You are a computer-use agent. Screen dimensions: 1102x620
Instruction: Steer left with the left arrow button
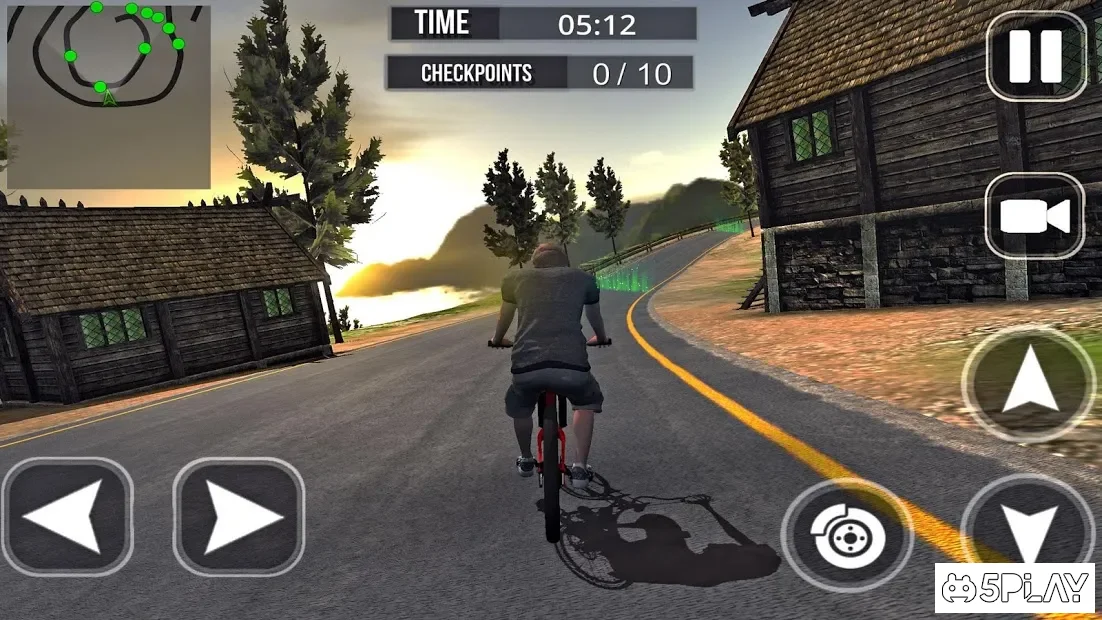(x=67, y=517)
